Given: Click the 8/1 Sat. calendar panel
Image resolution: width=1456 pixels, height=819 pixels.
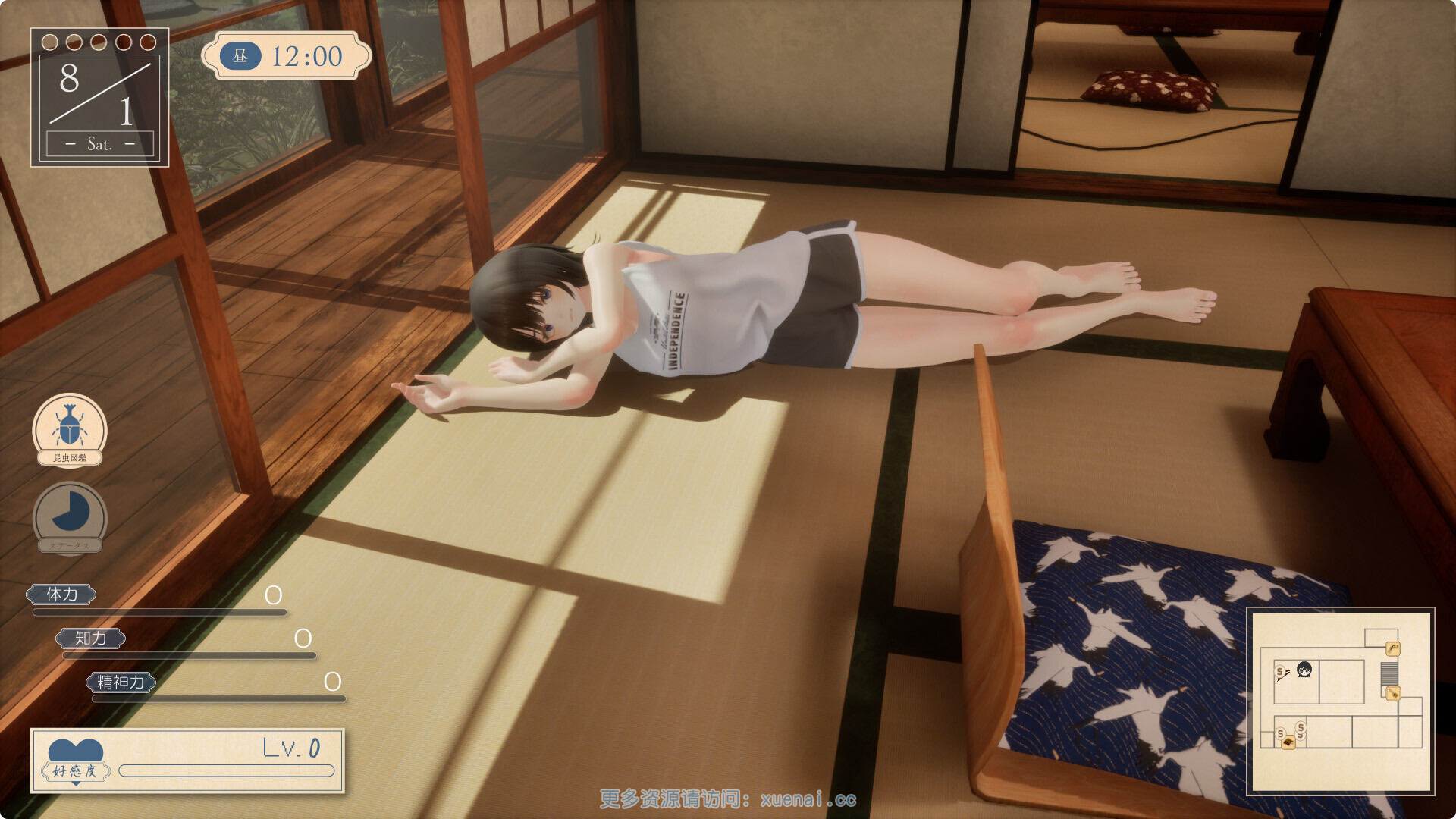Looking at the screenshot, I should pyautogui.click(x=99, y=98).
